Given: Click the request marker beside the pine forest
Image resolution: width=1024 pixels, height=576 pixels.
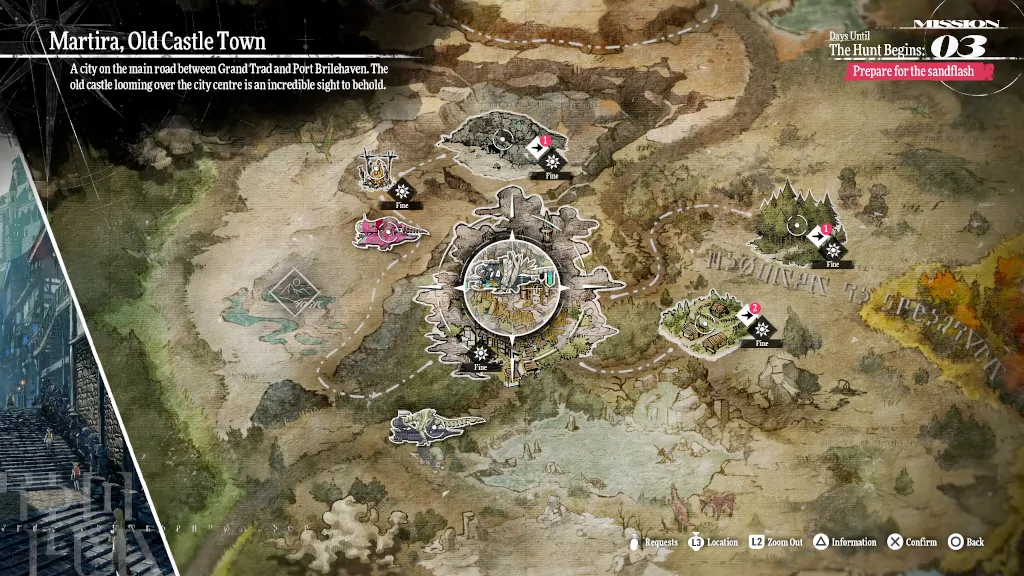Looking at the screenshot, I should coord(826,233).
